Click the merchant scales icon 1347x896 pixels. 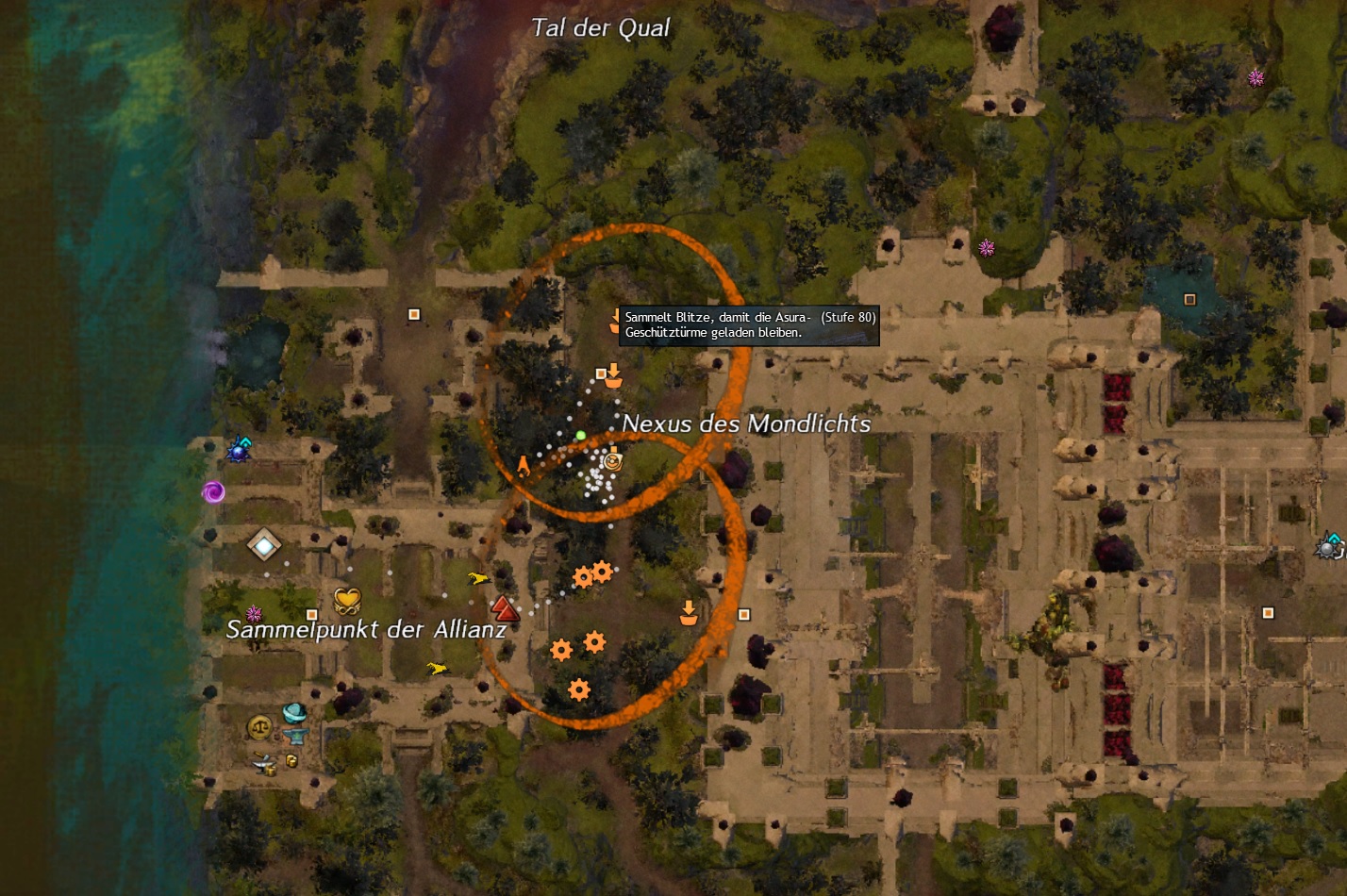click(x=258, y=726)
